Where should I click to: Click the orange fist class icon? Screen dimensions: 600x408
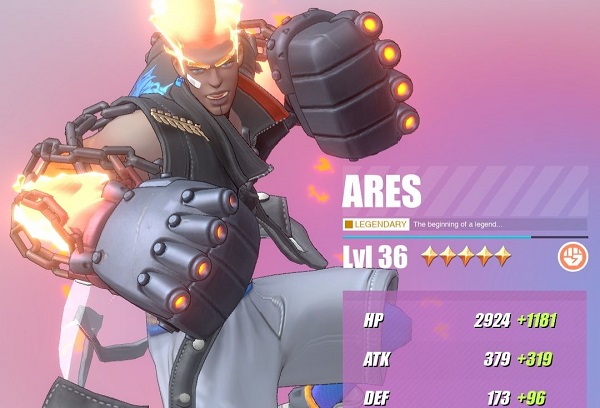[x=572, y=255]
